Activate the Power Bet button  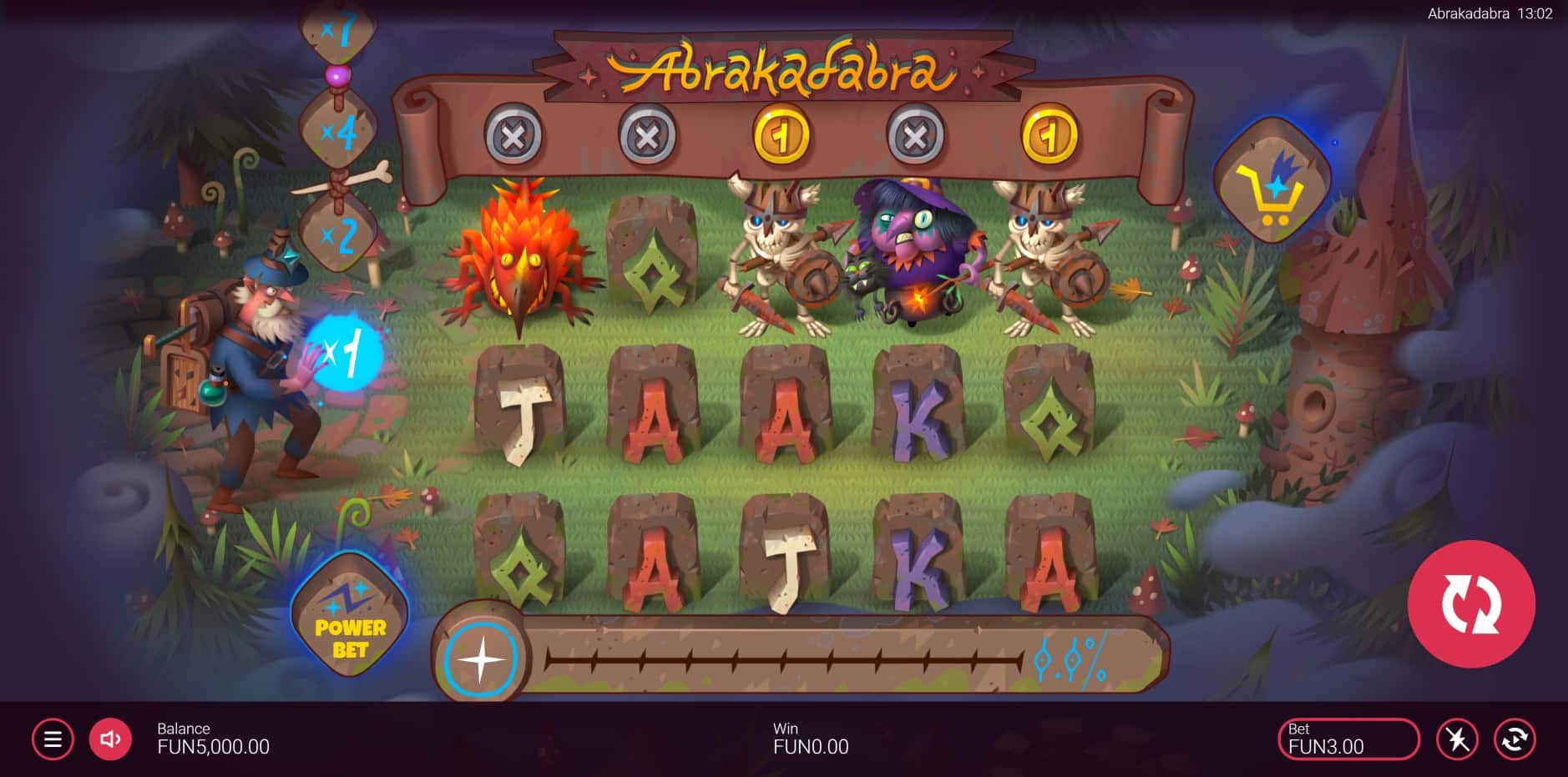tap(350, 617)
